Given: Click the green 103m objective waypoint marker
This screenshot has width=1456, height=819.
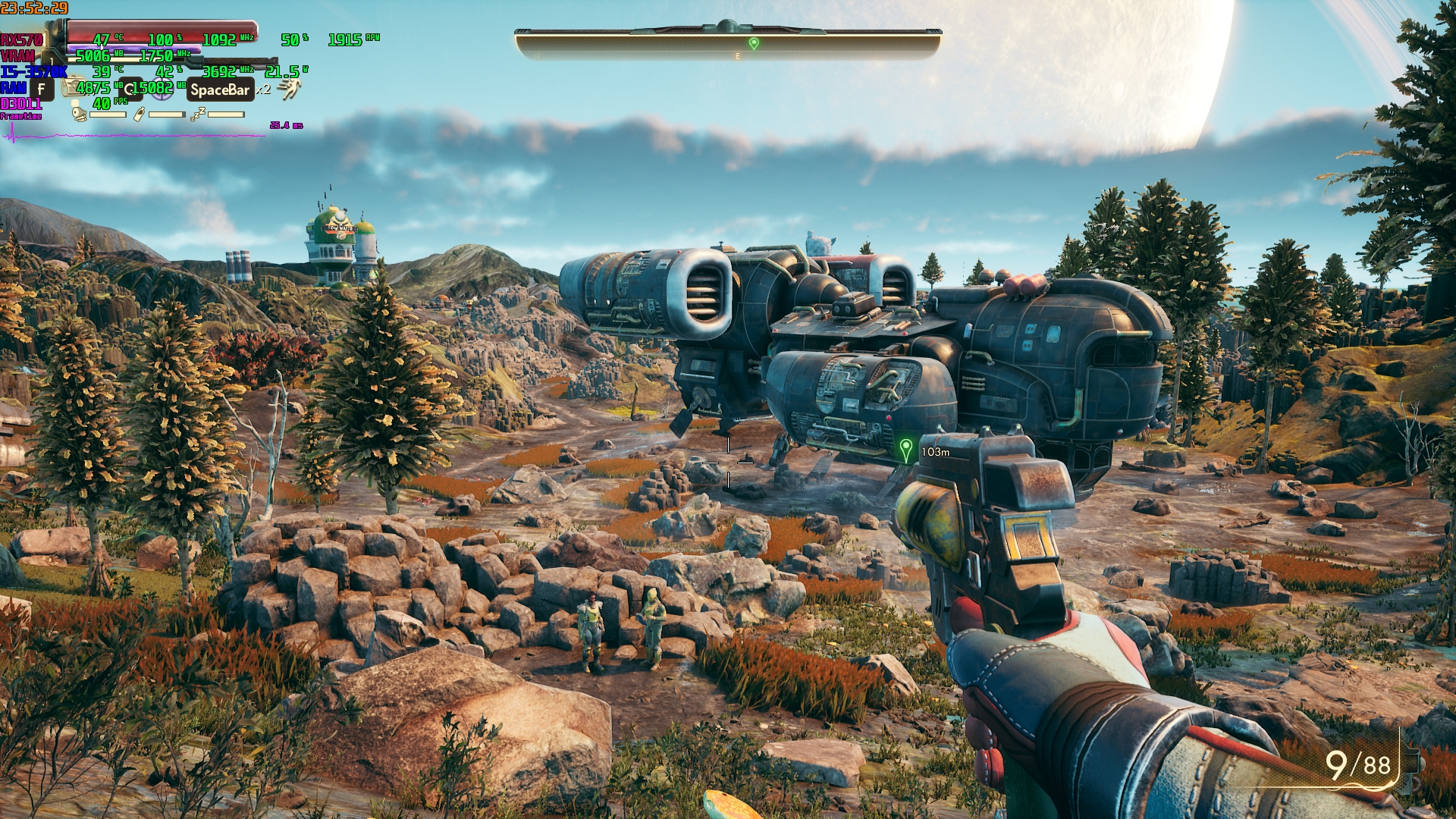Looking at the screenshot, I should (905, 449).
